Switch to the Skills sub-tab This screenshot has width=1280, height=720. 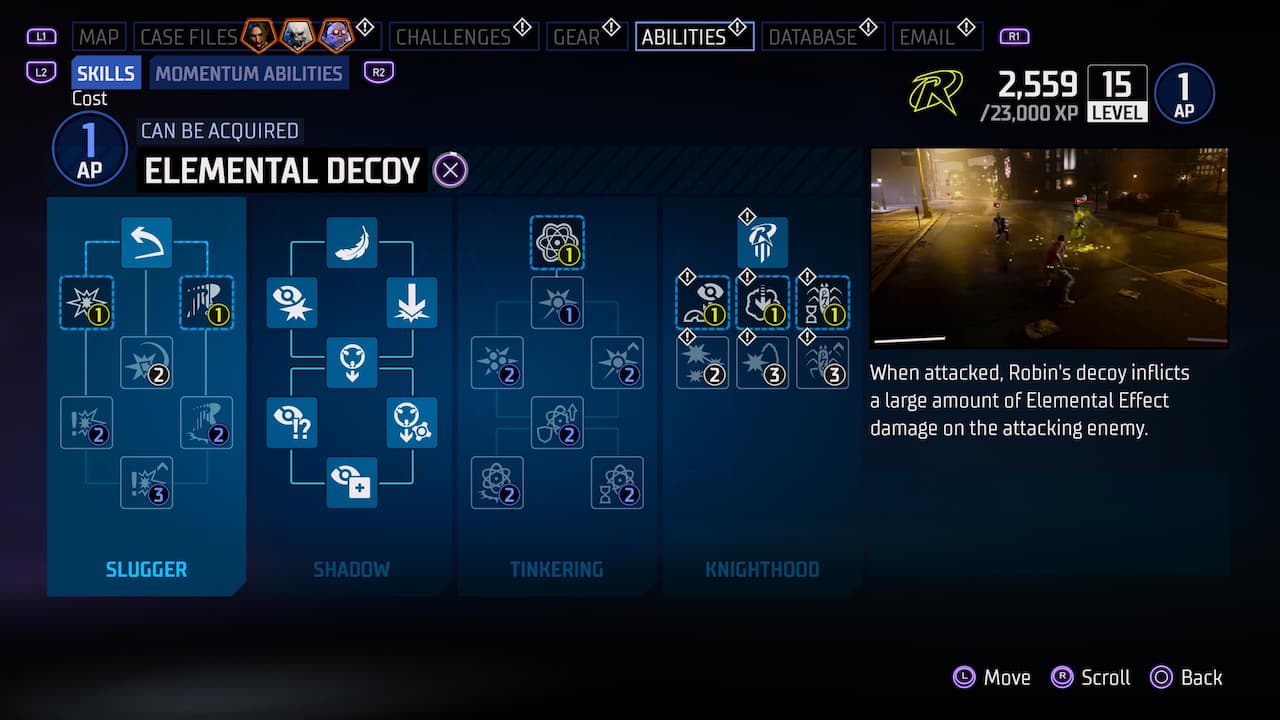(x=105, y=73)
